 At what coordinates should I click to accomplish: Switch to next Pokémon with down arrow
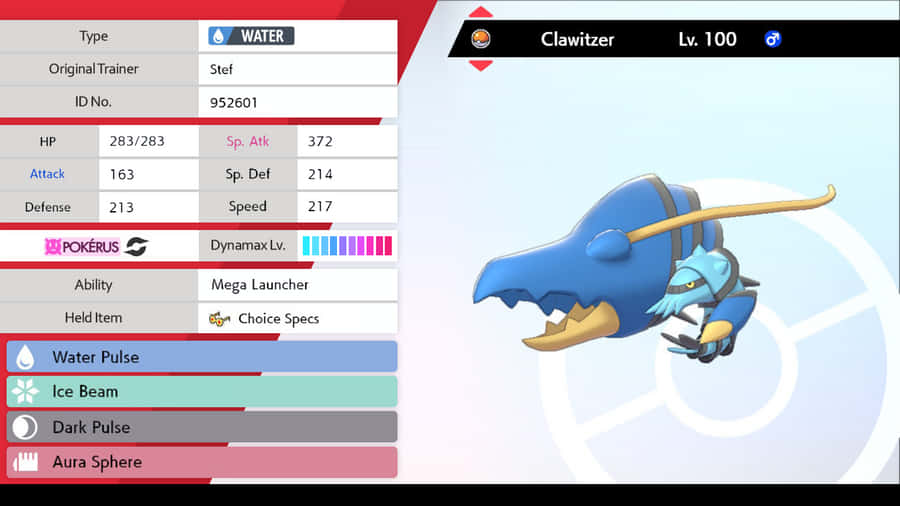point(481,65)
